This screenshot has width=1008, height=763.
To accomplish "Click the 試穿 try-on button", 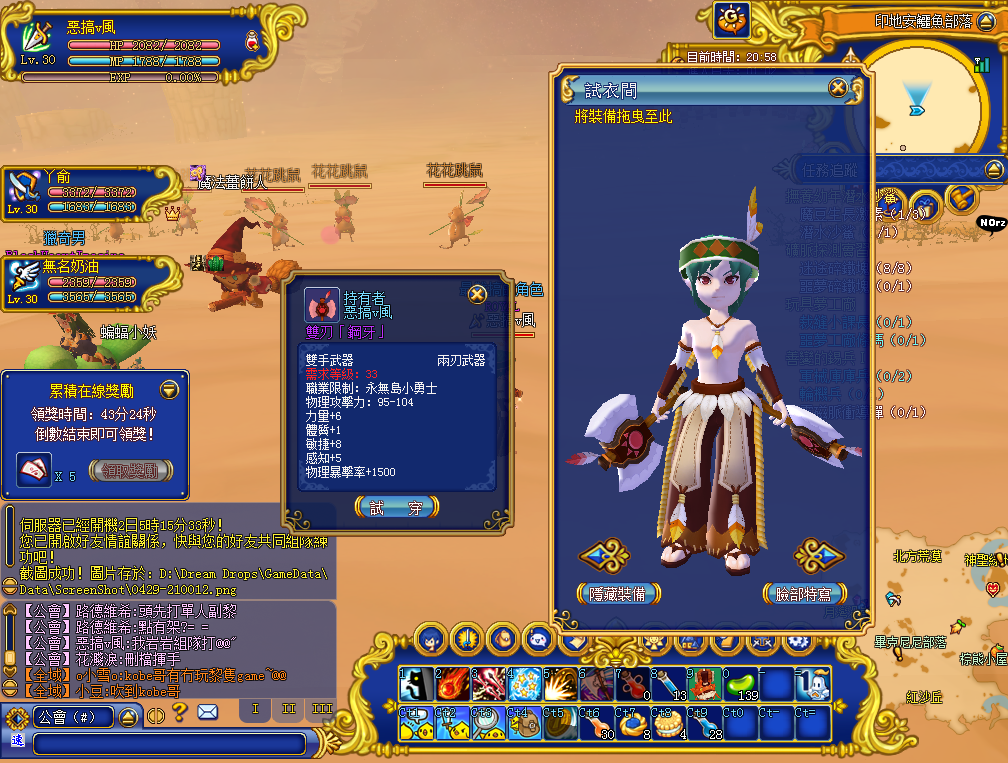I will (396, 508).
